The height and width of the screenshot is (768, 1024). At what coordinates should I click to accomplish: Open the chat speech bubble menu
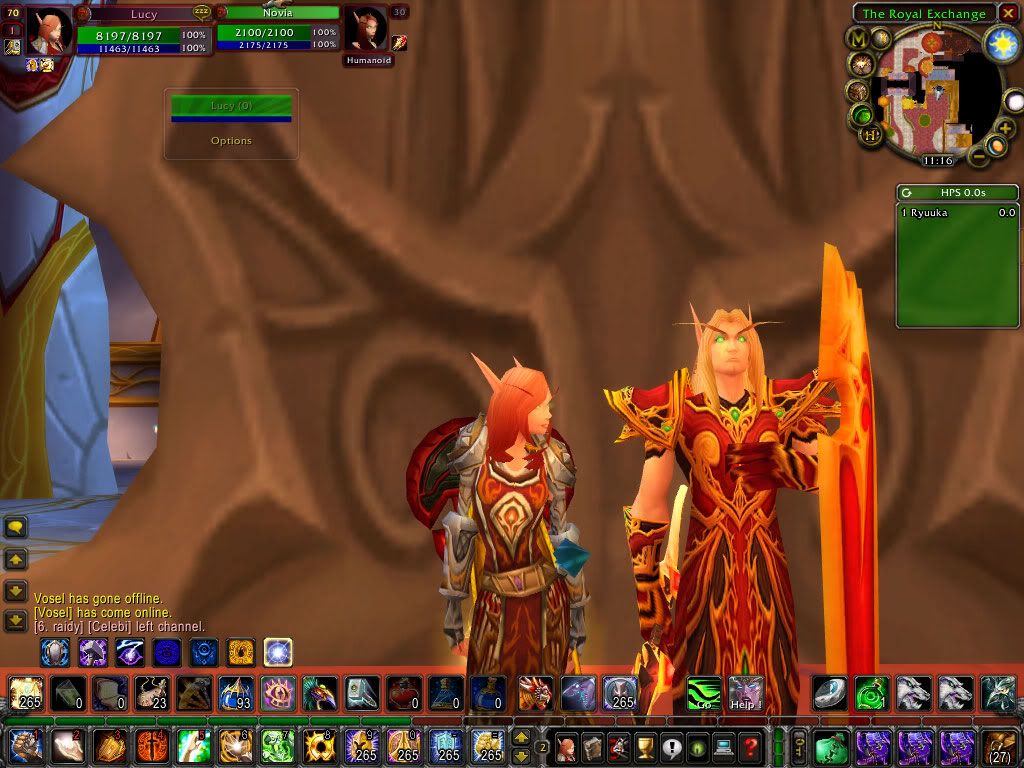click(x=16, y=527)
